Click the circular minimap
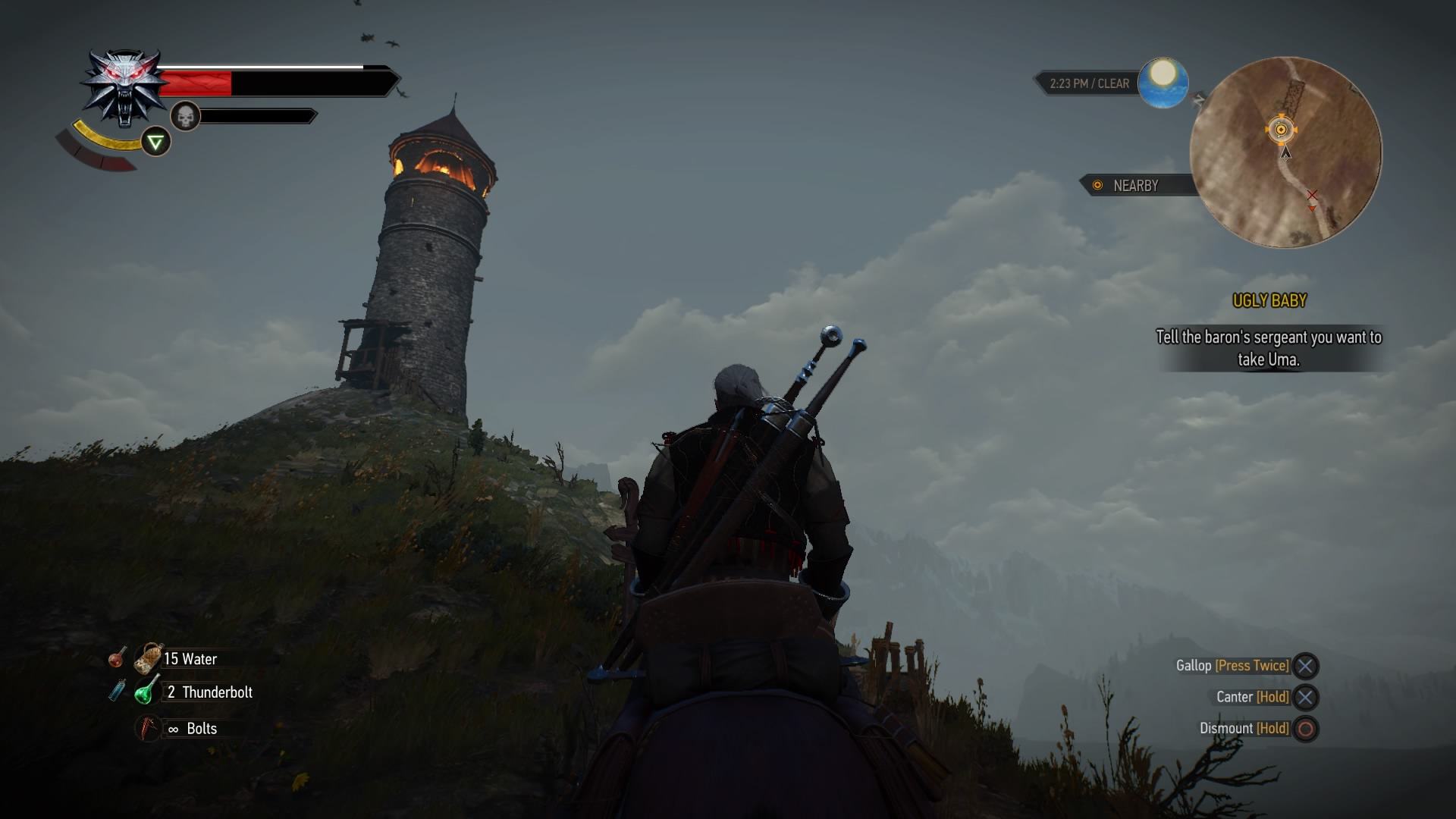1456x819 pixels. pos(1285,152)
